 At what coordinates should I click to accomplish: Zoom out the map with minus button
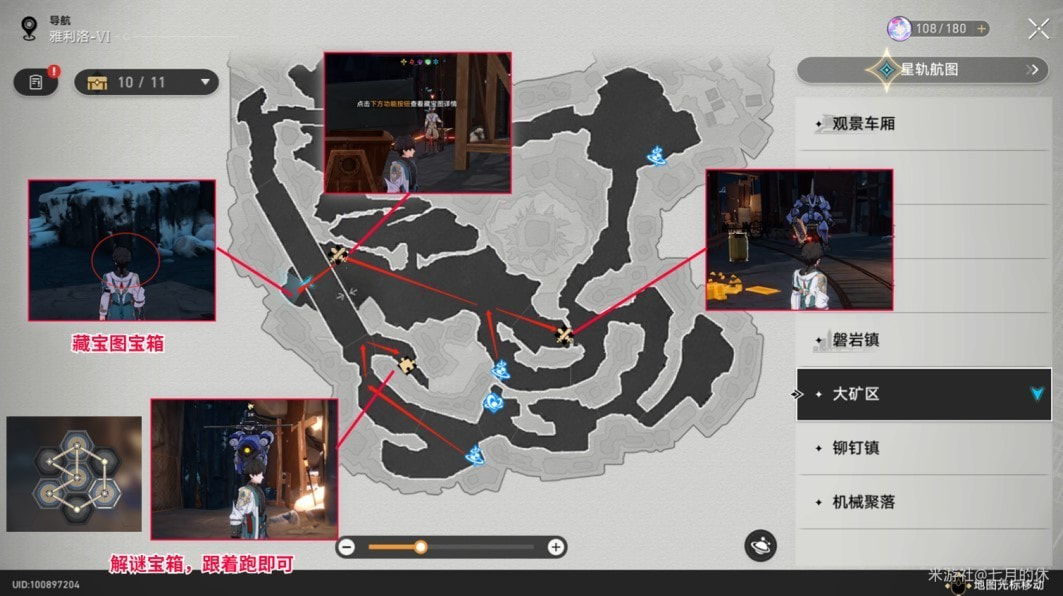point(347,547)
